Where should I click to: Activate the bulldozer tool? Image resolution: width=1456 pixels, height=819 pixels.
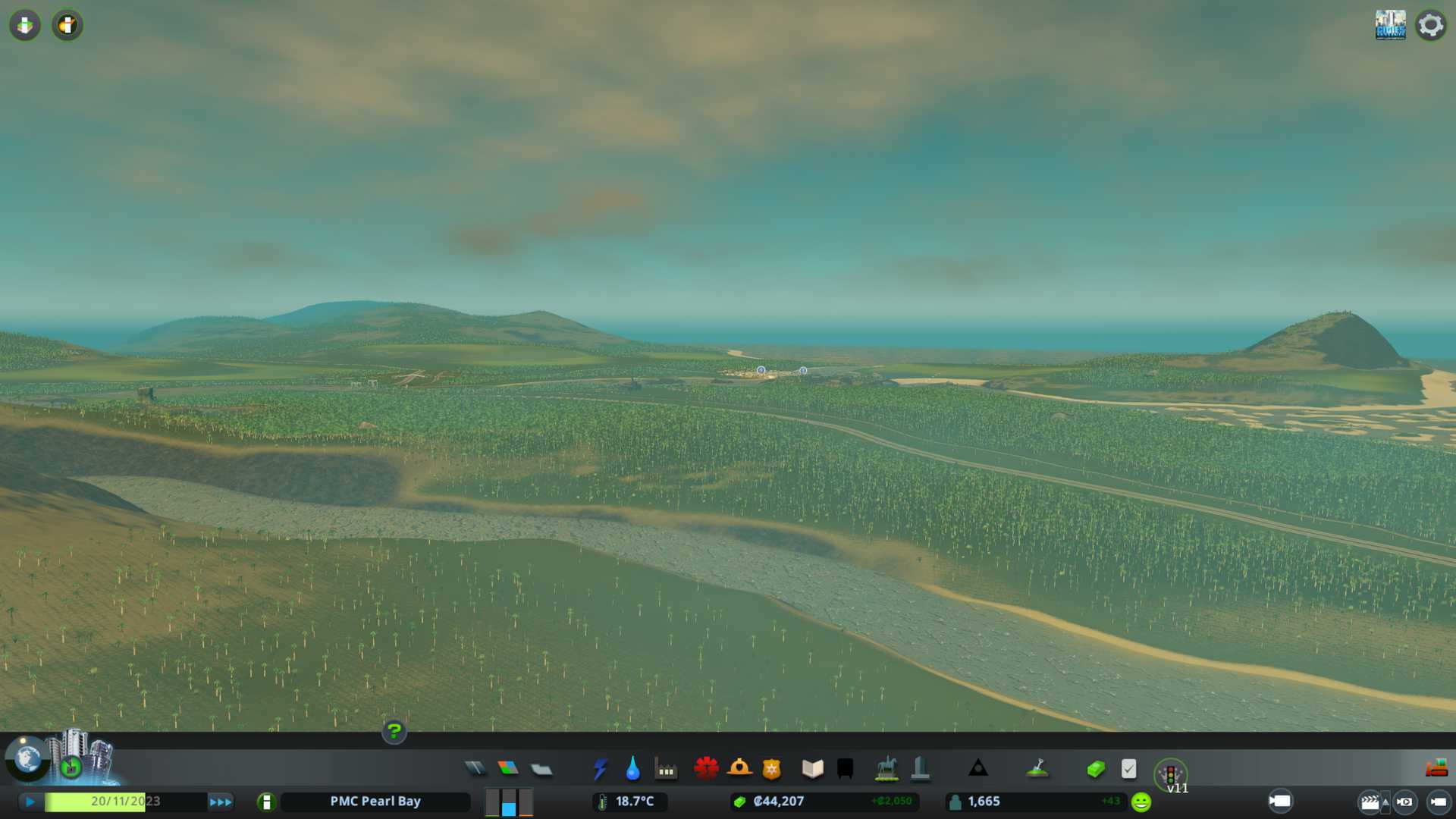point(1436,769)
